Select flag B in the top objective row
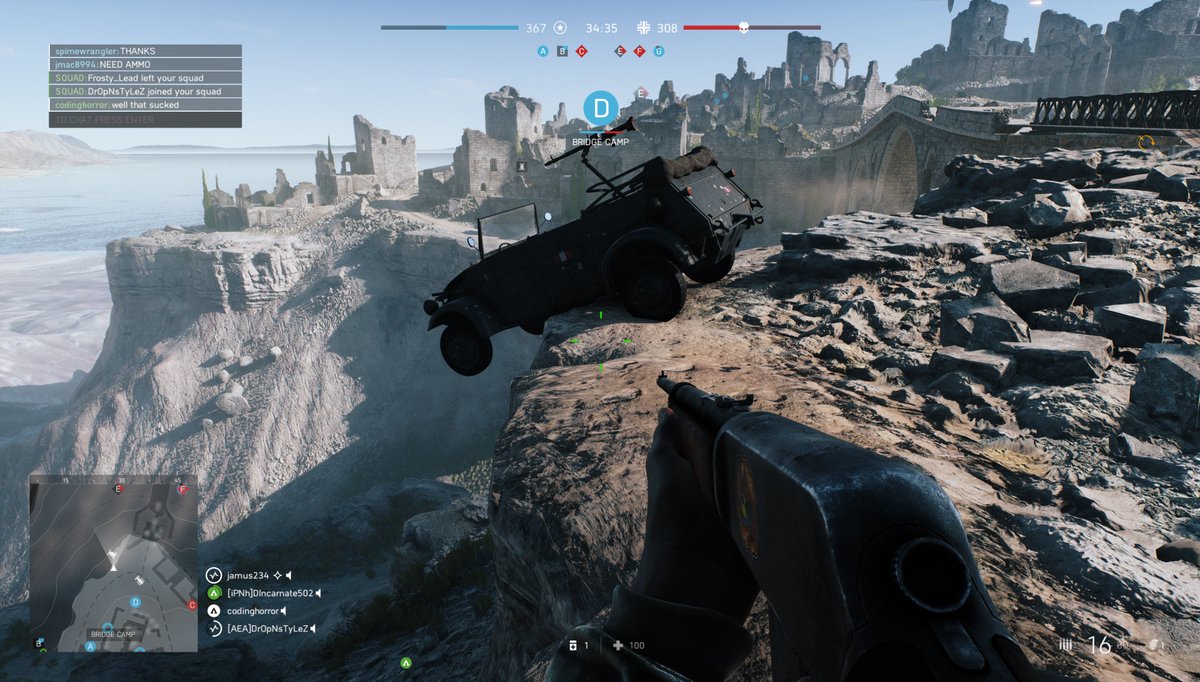Viewport: 1200px width, 682px height. coord(562,51)
